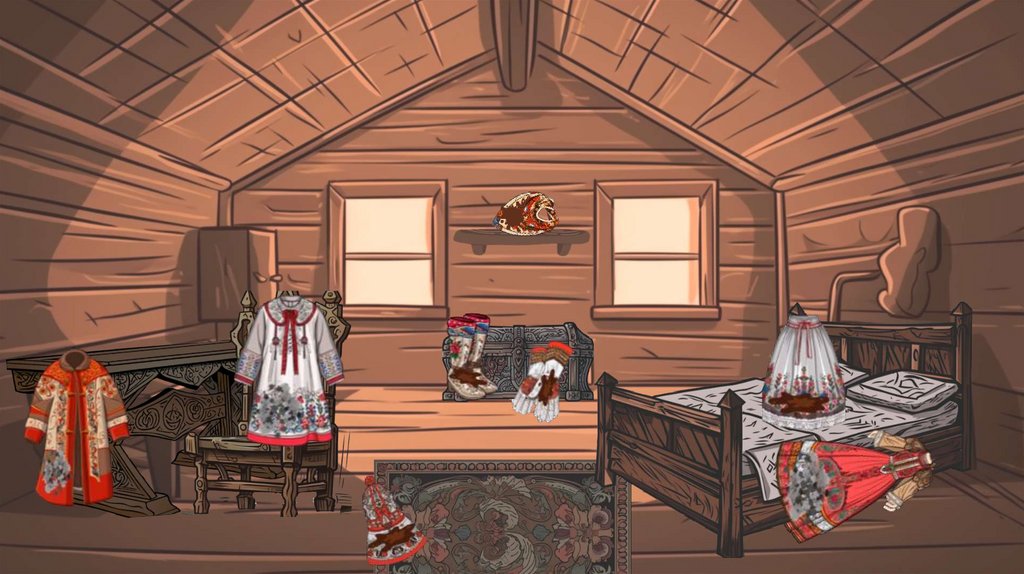Pick up the red embroidered coat
This screenshot has width=1024, height=574.
(76, 428)
